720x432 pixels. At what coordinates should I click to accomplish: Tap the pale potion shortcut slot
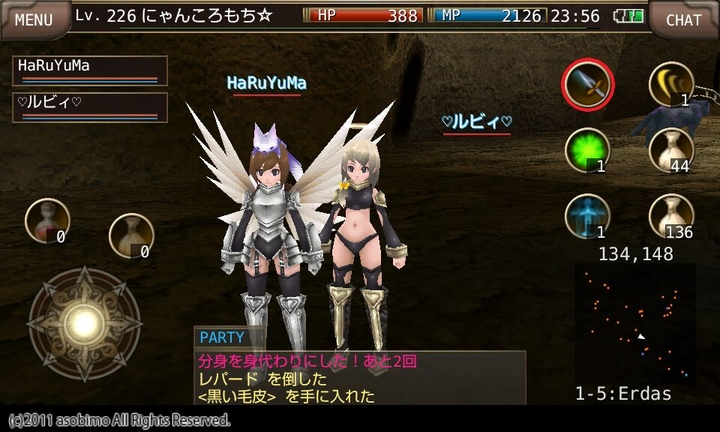pos(130,236)
